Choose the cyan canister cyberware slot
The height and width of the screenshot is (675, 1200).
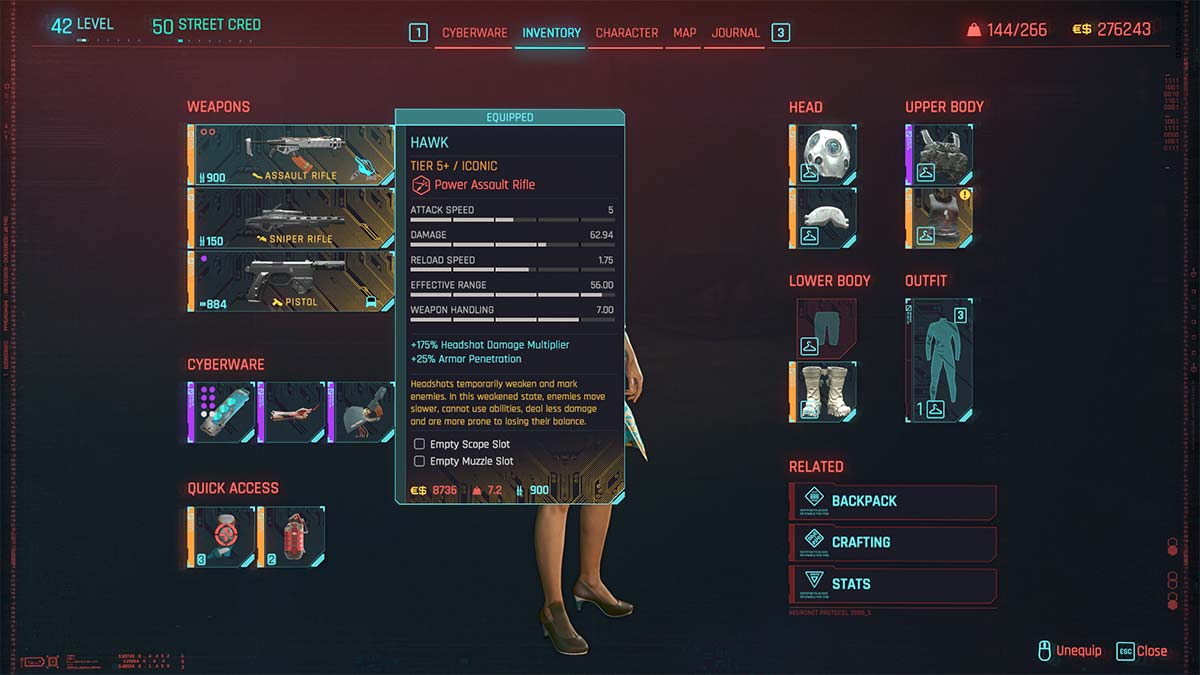[221, 412]
